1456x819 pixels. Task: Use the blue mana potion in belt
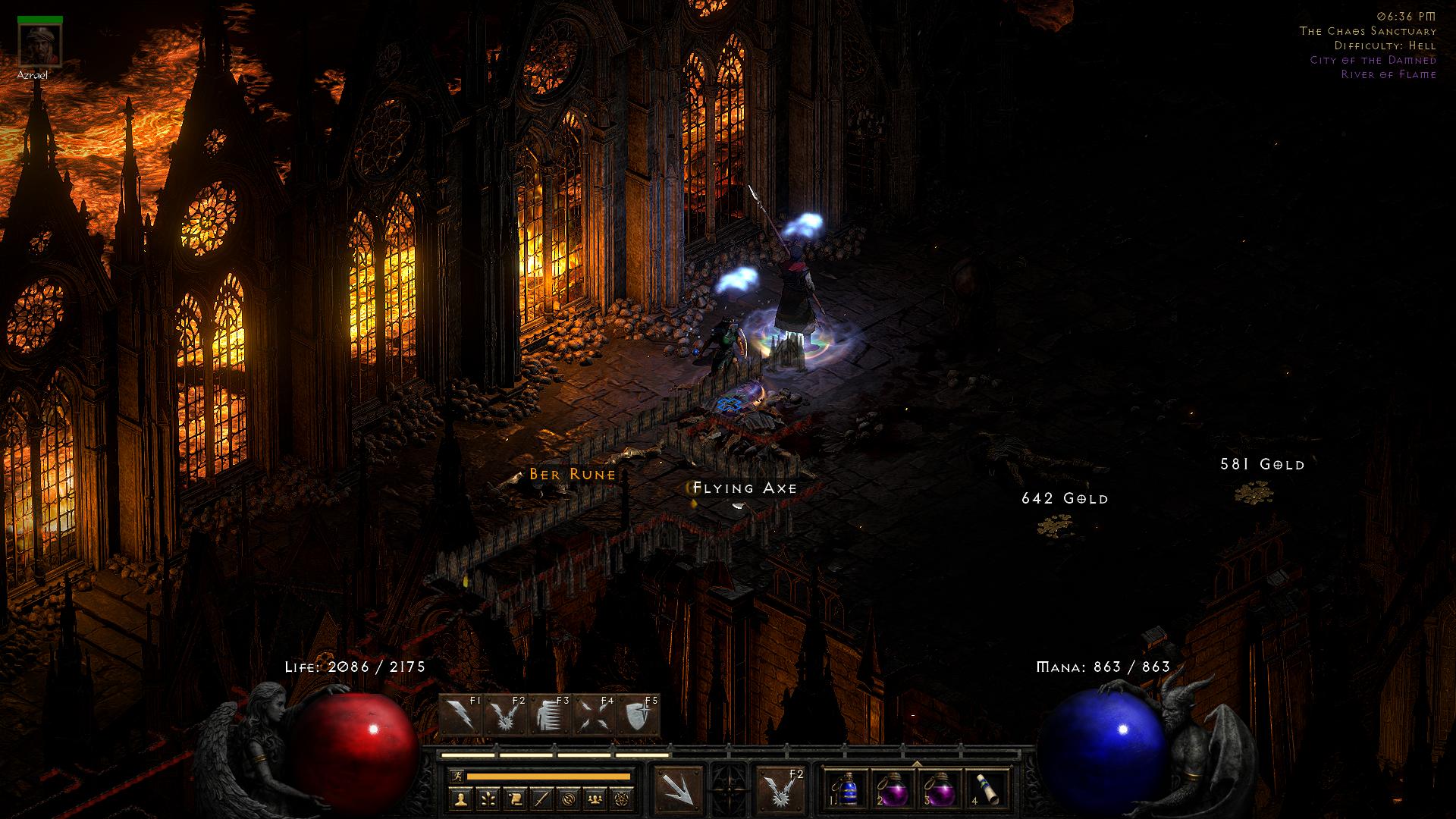(x=846, y=790)
